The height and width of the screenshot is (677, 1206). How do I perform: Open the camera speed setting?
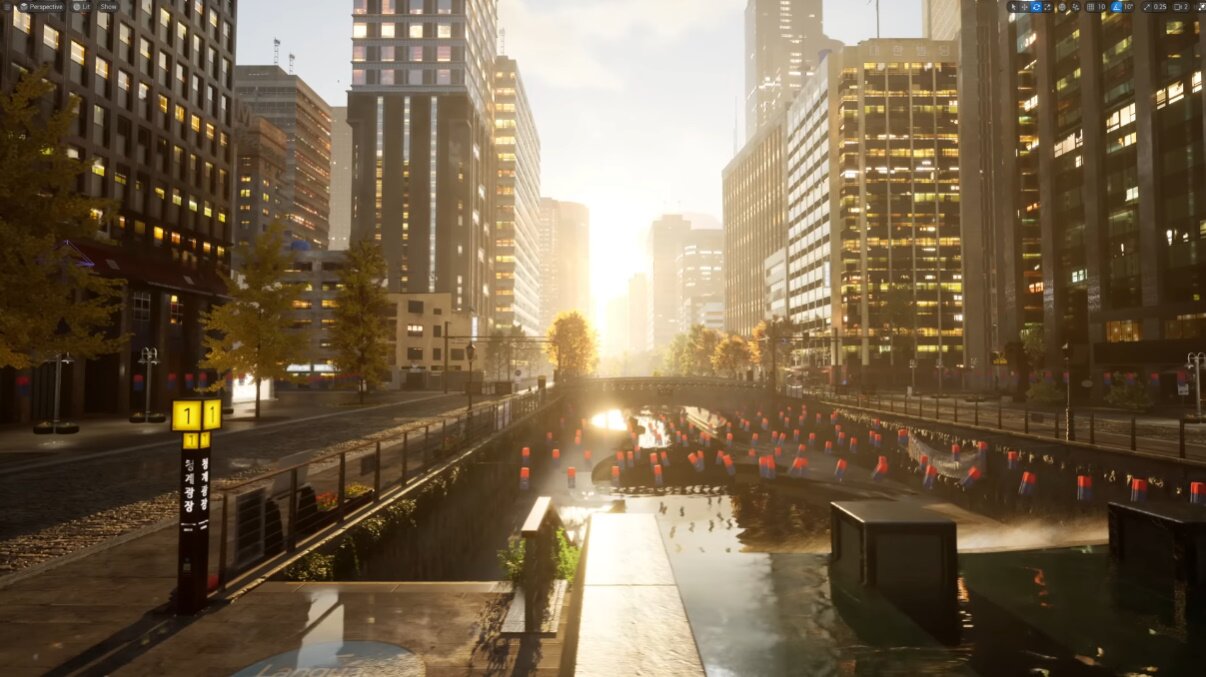pyautogui.click(x=1180, y=6)
